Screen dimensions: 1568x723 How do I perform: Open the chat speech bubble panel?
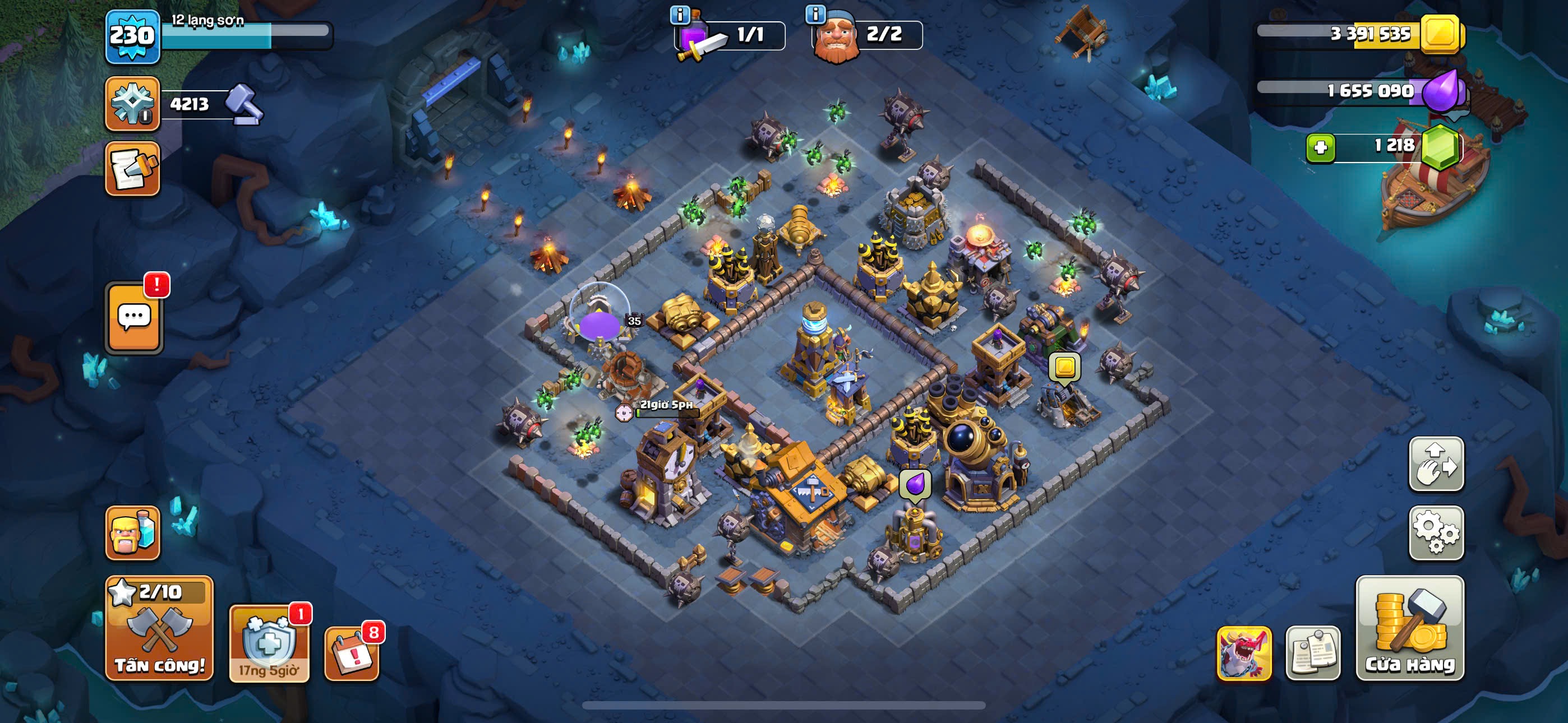point(135,317)
